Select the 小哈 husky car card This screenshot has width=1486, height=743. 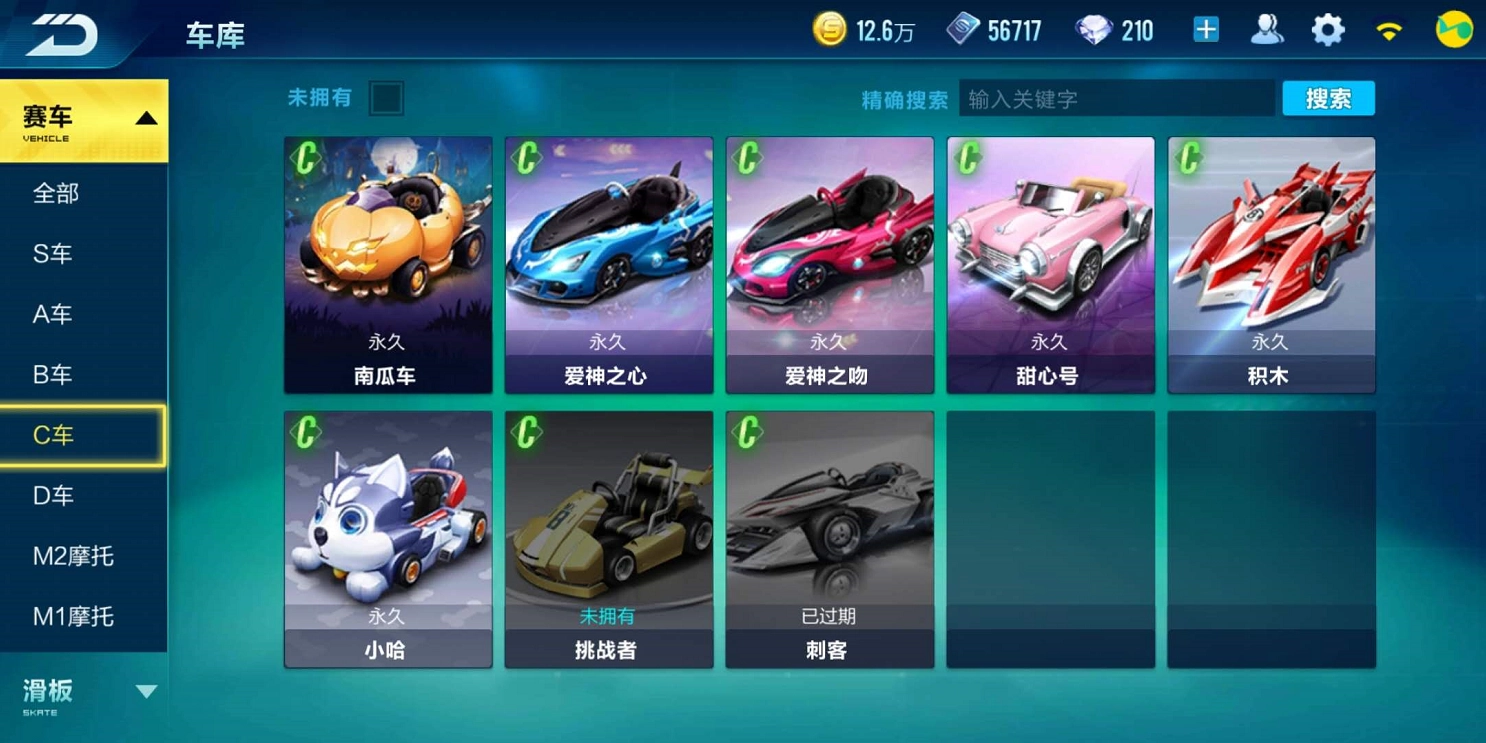coord(388,539)
